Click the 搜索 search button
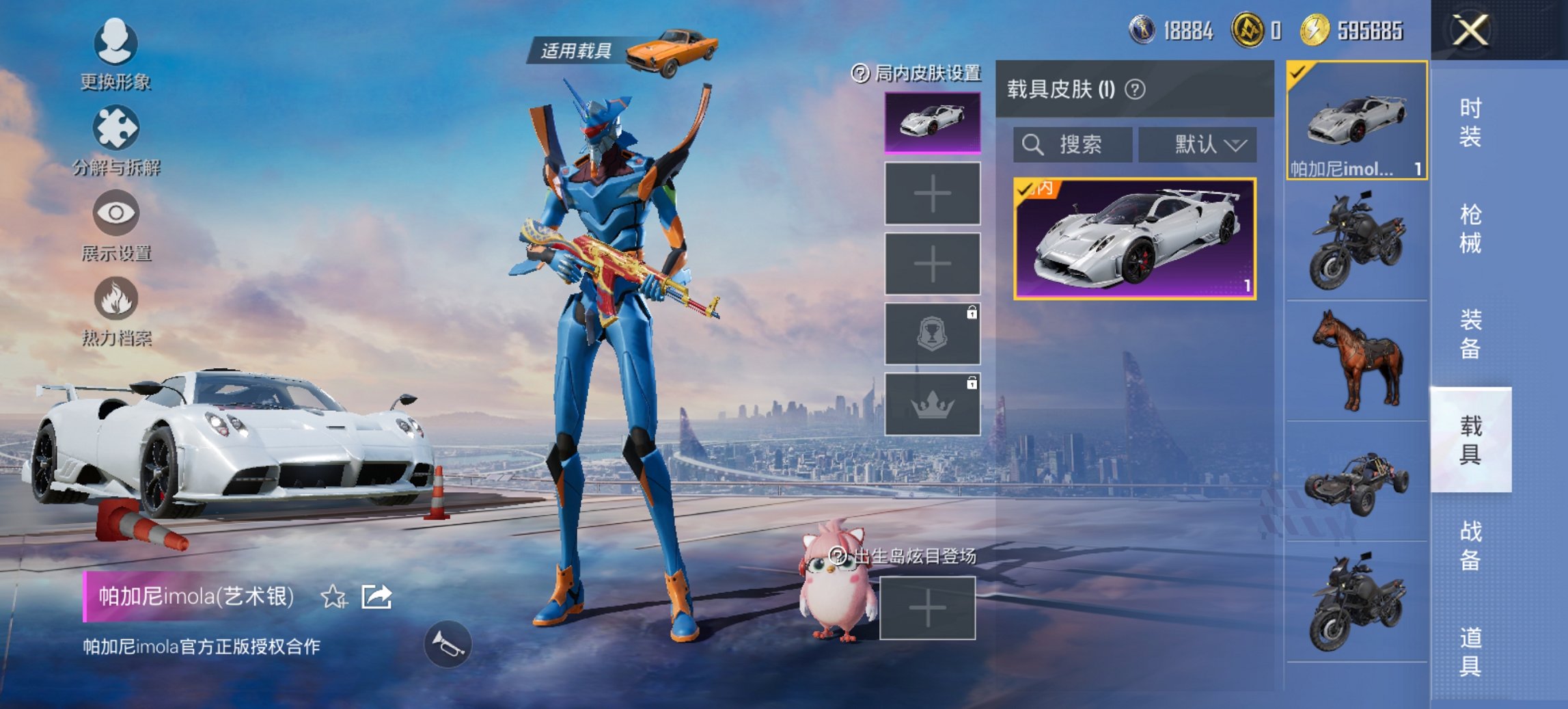The height and width of the screenshot is (709, 1568). 1073,145
